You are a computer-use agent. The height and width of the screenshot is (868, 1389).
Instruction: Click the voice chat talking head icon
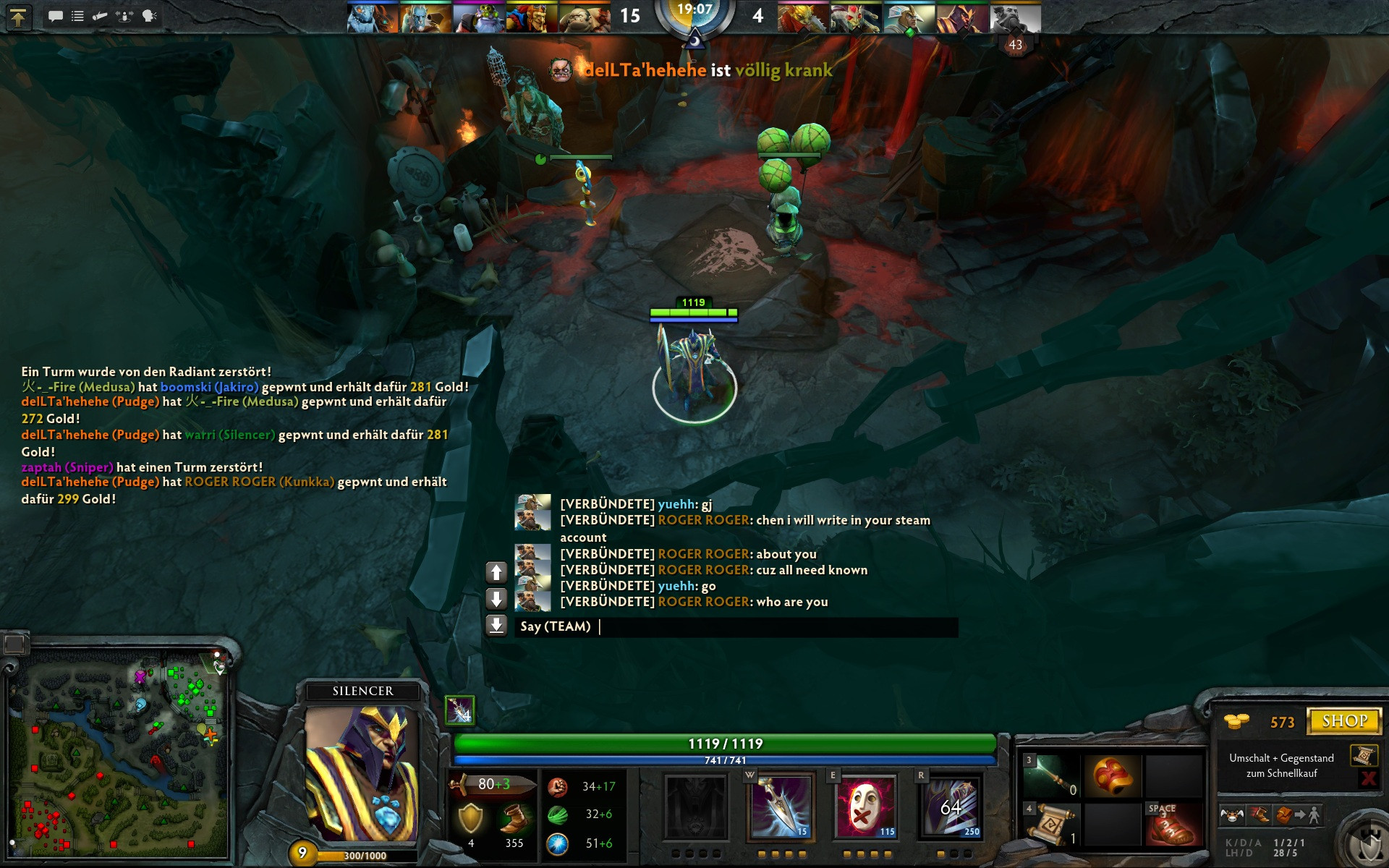pyautogui.click(x=150, y=16)
